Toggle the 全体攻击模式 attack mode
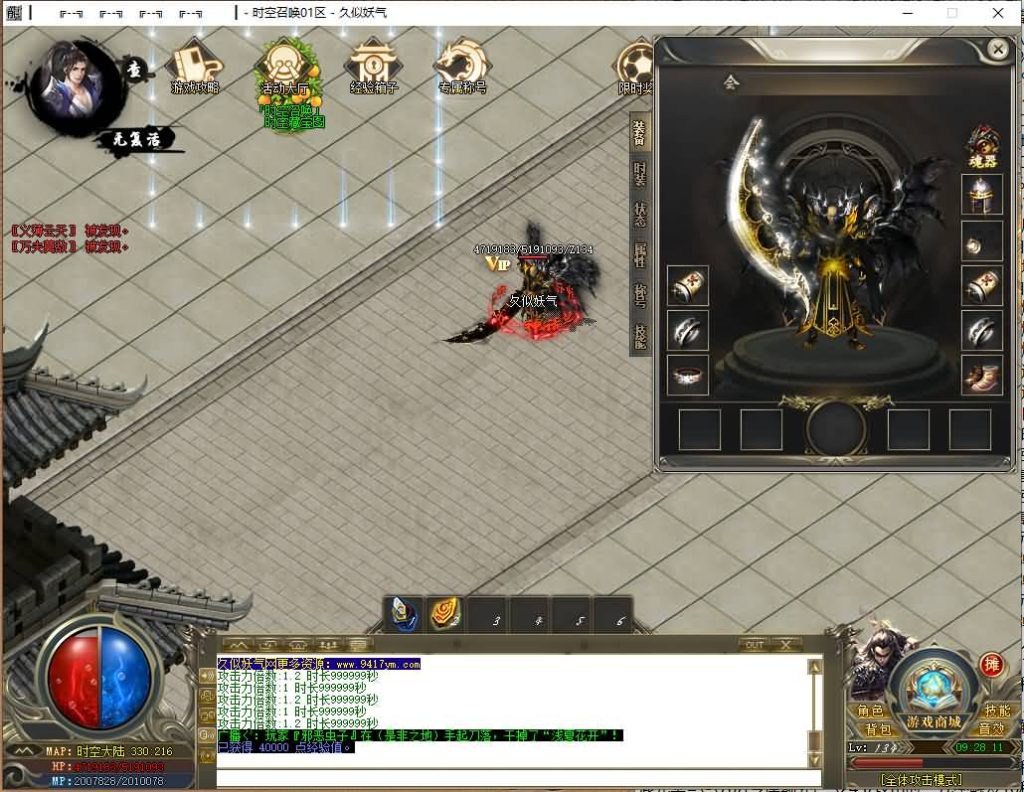Image resolution: width=1024 pixels, height=792 pixels. click(920, 779)
